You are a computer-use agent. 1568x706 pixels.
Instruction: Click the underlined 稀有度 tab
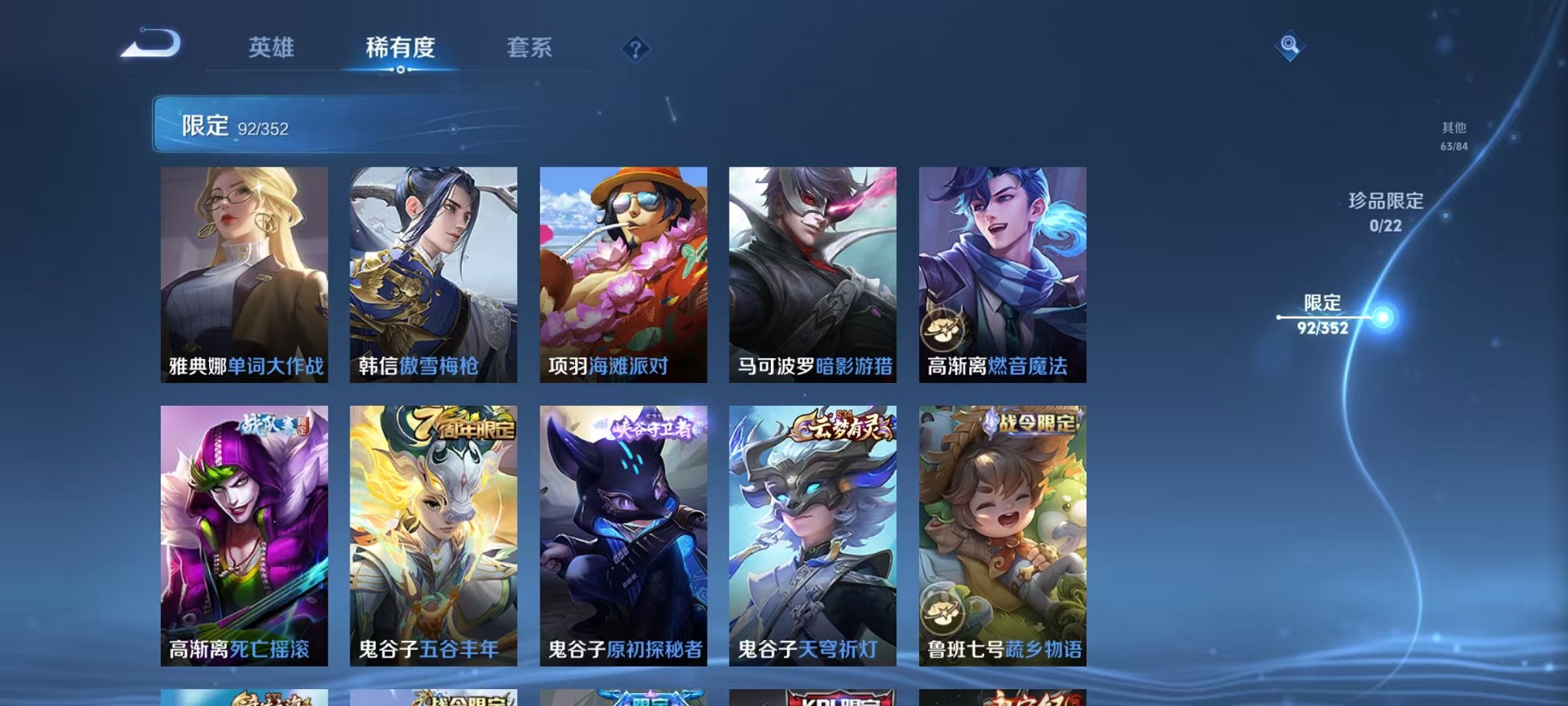(x=401, y=48)
